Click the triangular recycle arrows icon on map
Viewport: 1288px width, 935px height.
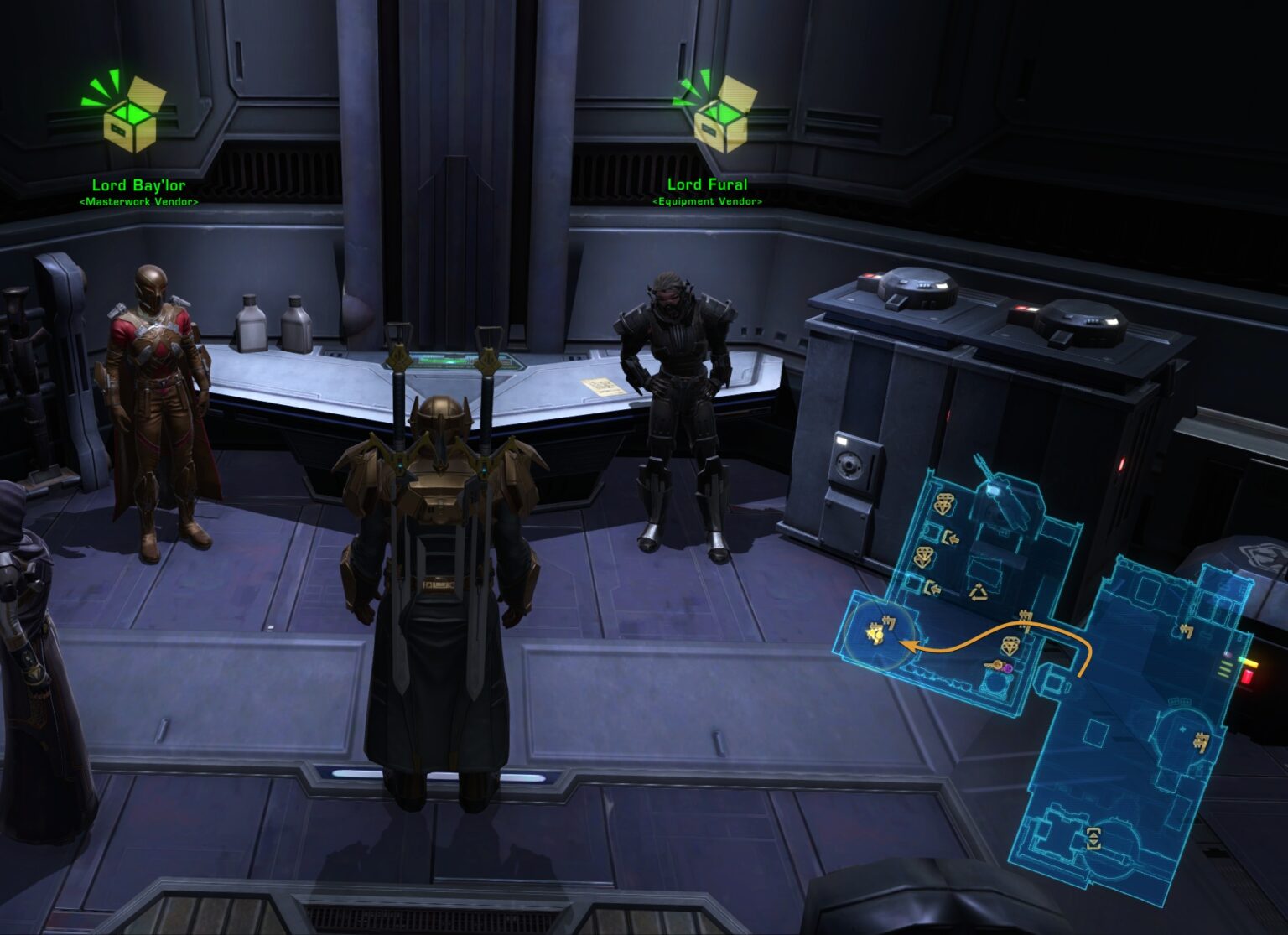point(979,591)
